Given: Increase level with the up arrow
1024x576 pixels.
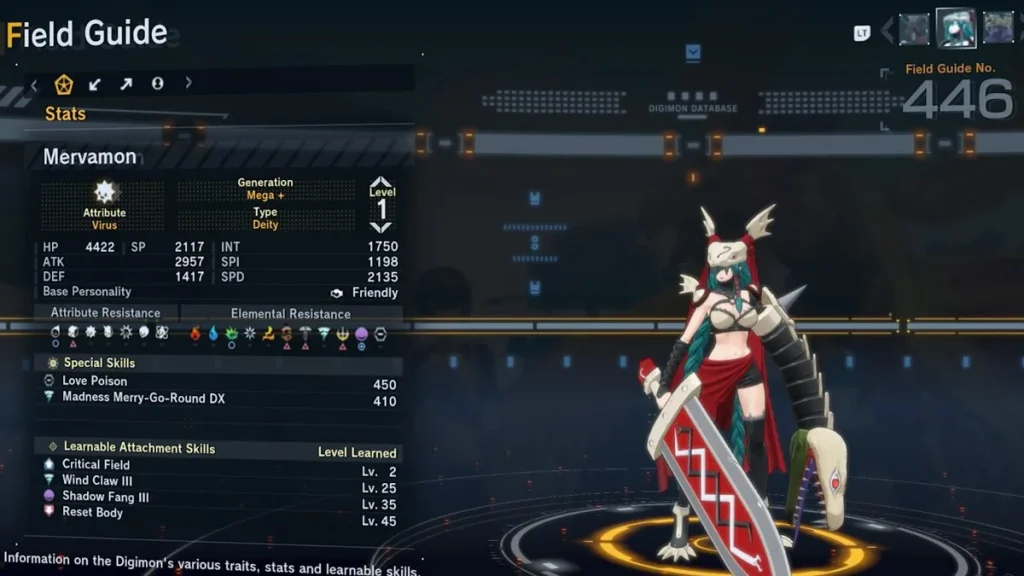Looking at the screenshot, I should click(381, 182).
